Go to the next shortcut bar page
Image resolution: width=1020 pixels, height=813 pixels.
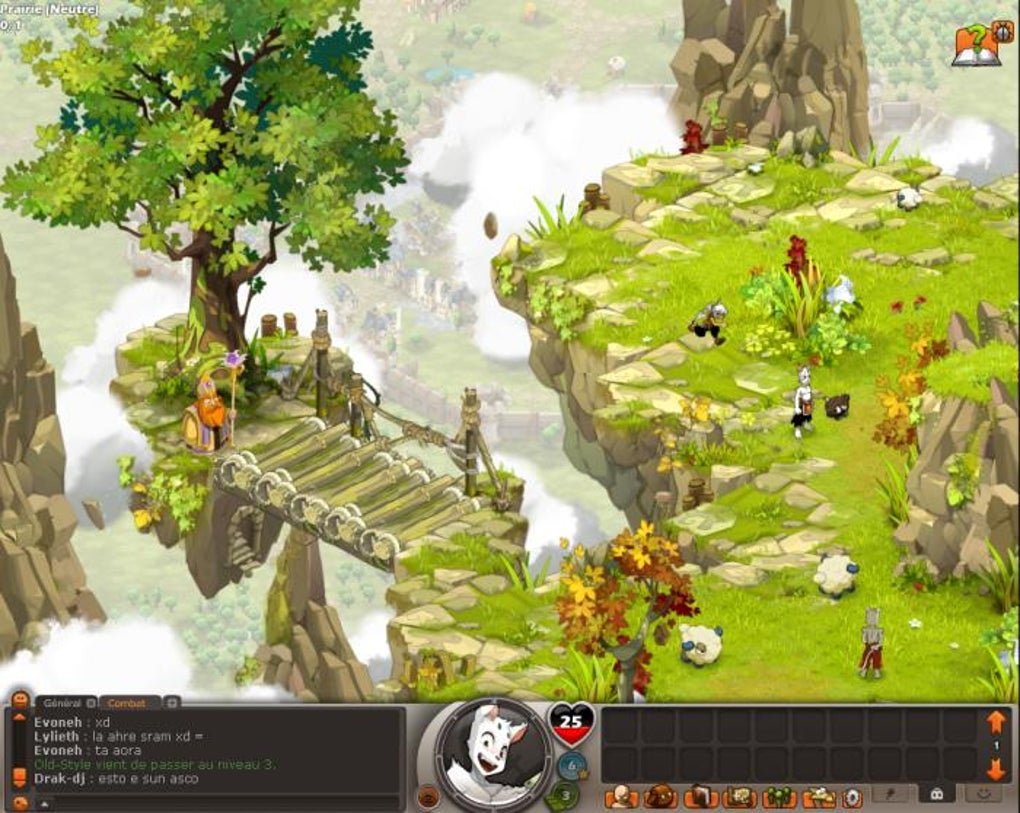(x=995, y=769)
